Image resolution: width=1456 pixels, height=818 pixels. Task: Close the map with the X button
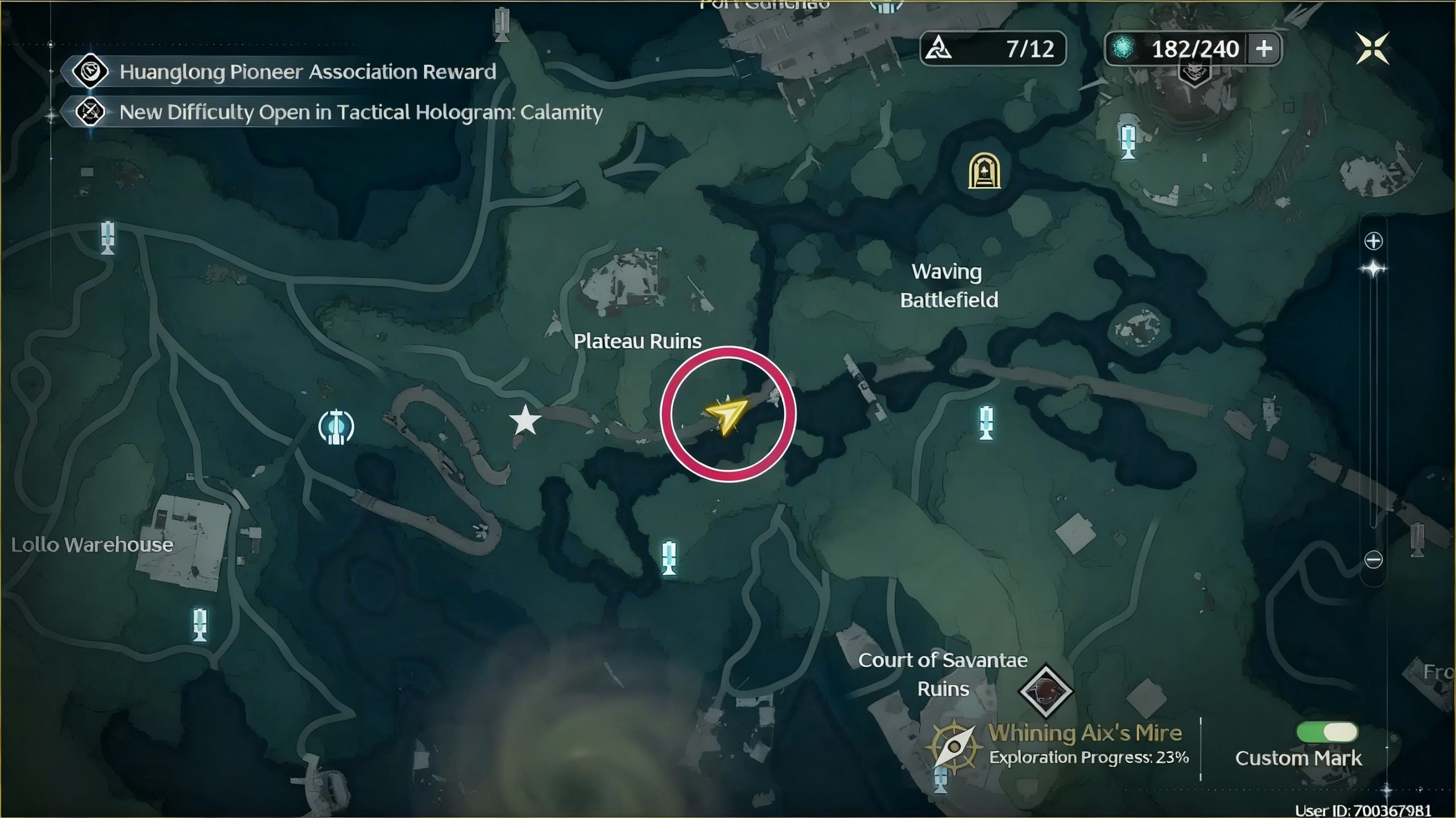pos(1372,48)
